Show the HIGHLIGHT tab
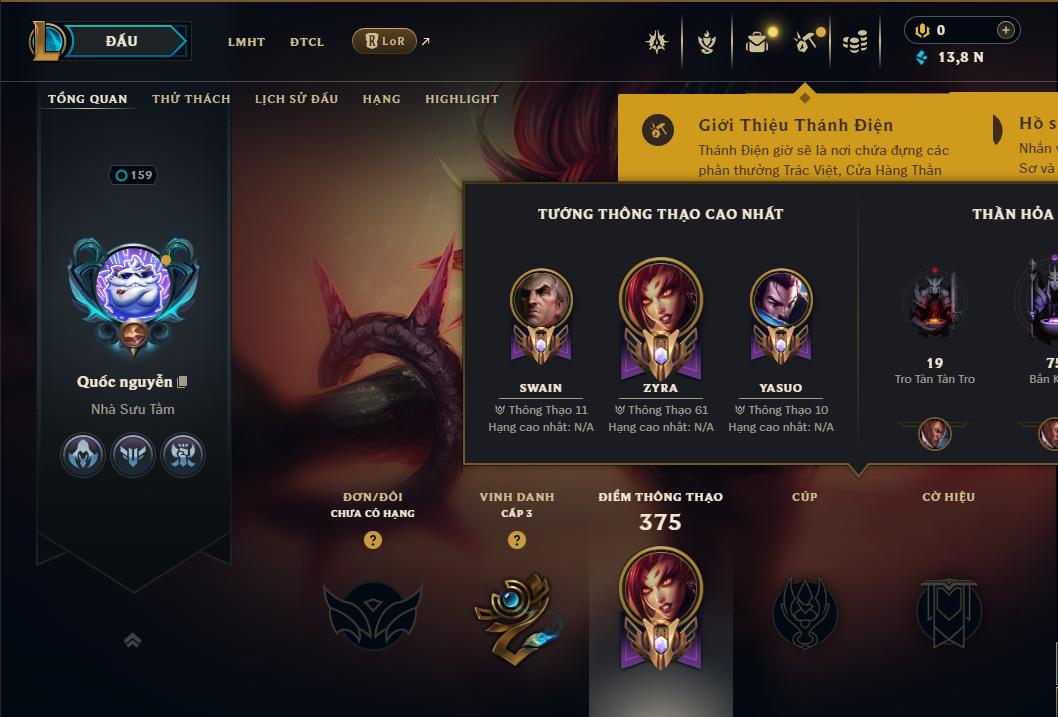 point(461,99)
